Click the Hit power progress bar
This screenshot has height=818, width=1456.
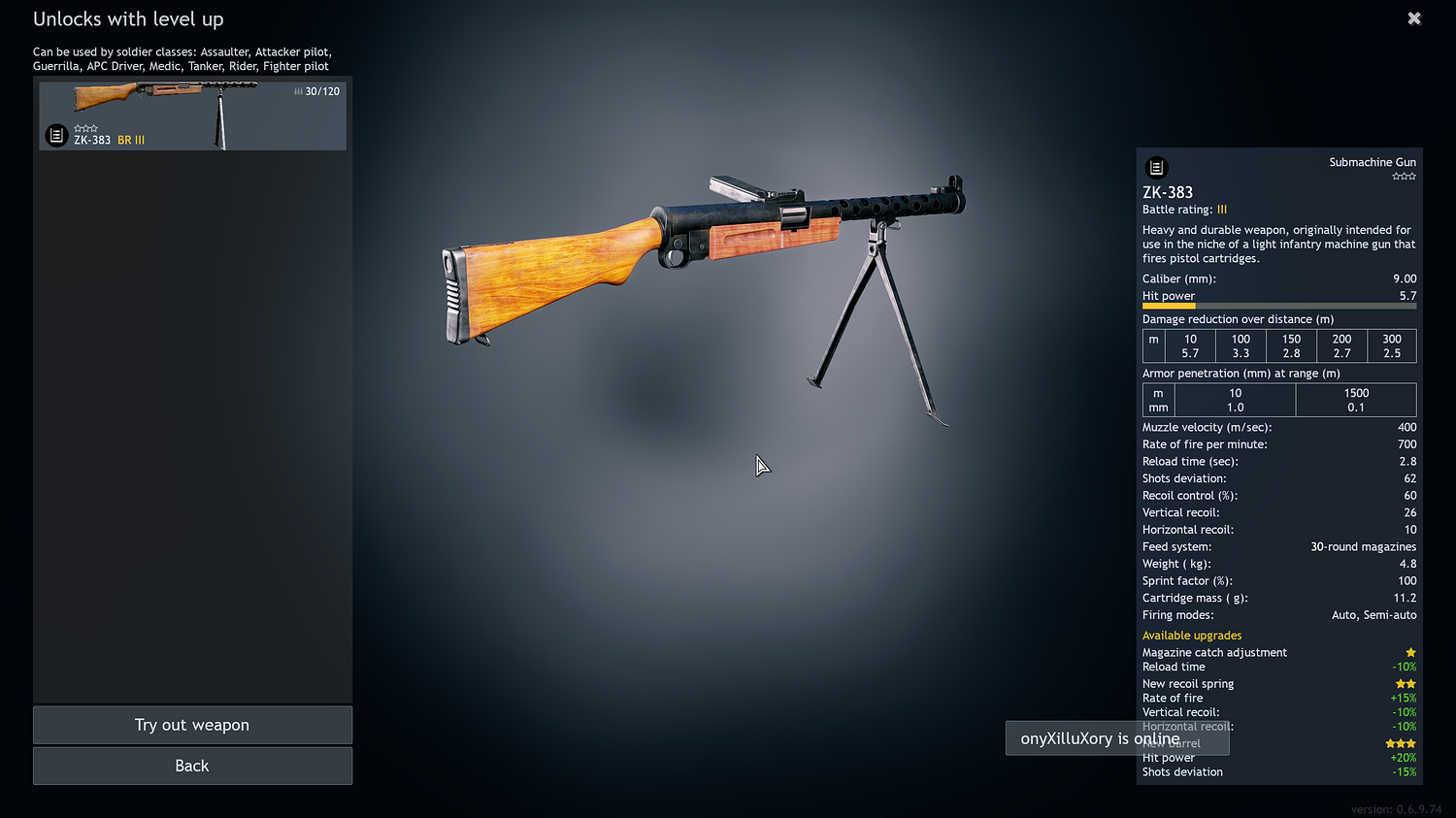point(1279,305)
